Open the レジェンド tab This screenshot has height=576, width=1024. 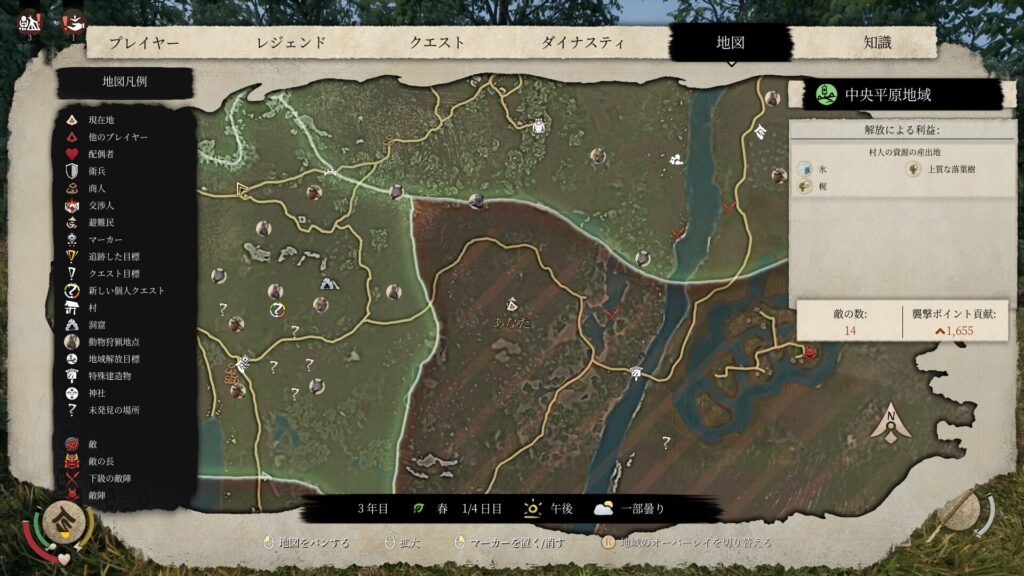point(291,43)
